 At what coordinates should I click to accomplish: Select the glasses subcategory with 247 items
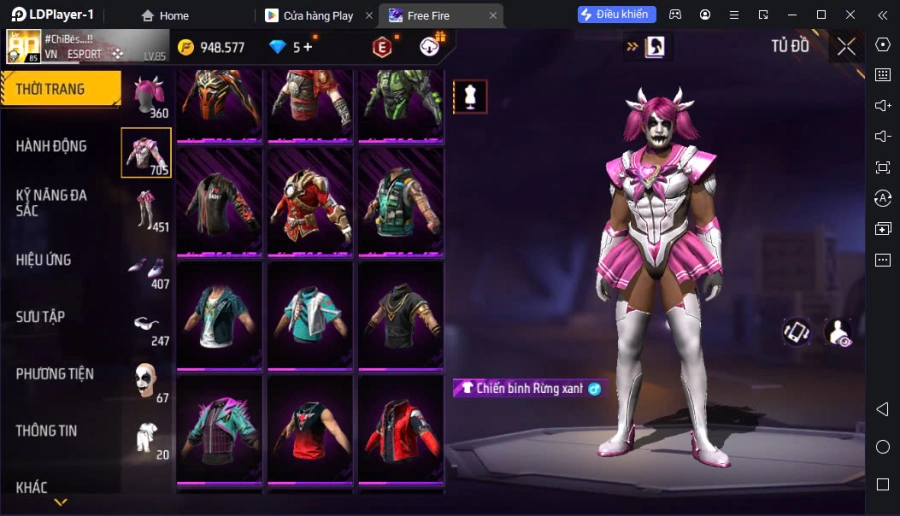(147, 324)
